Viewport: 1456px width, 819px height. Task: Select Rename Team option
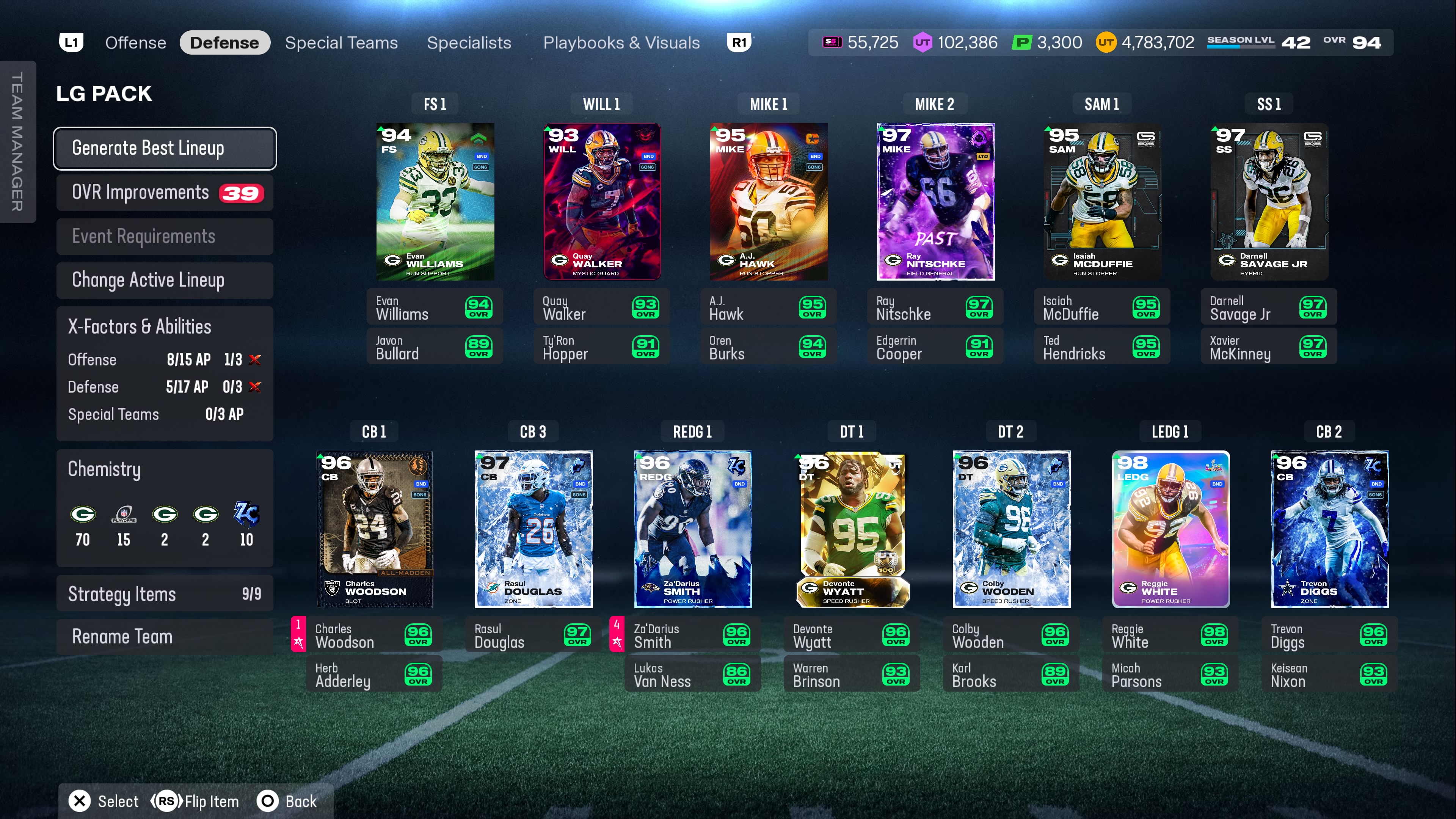click(165, 637)
